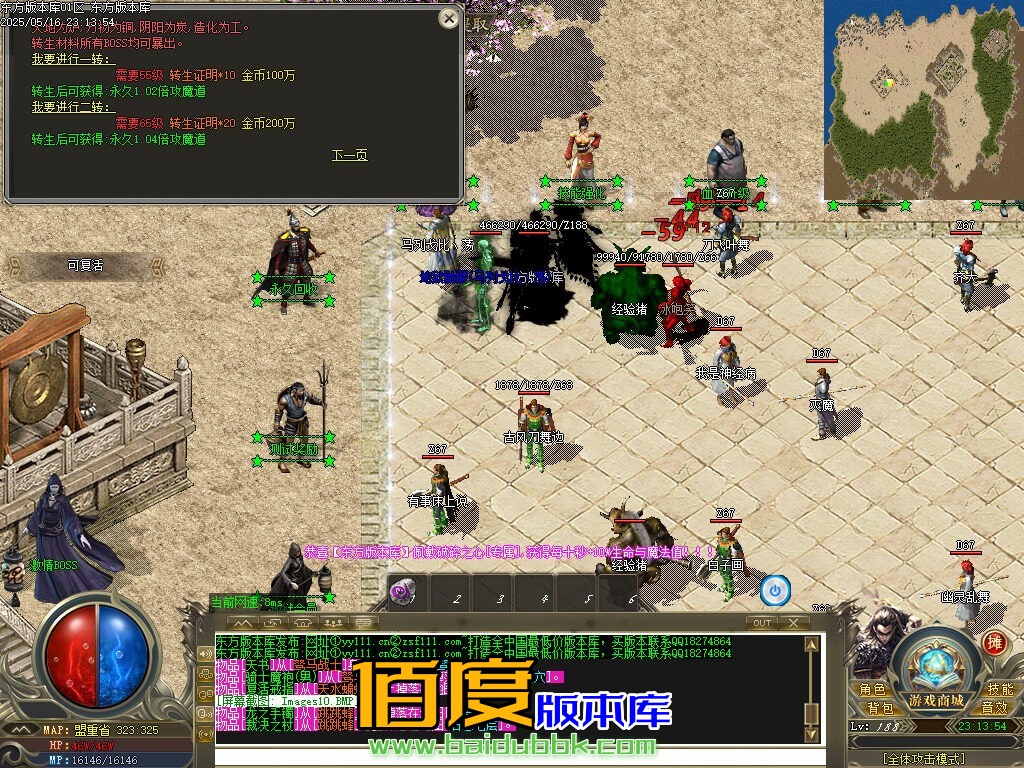Open the minimap in the corner
Viewport: 1024px width, 768px height.
point(922,98)
